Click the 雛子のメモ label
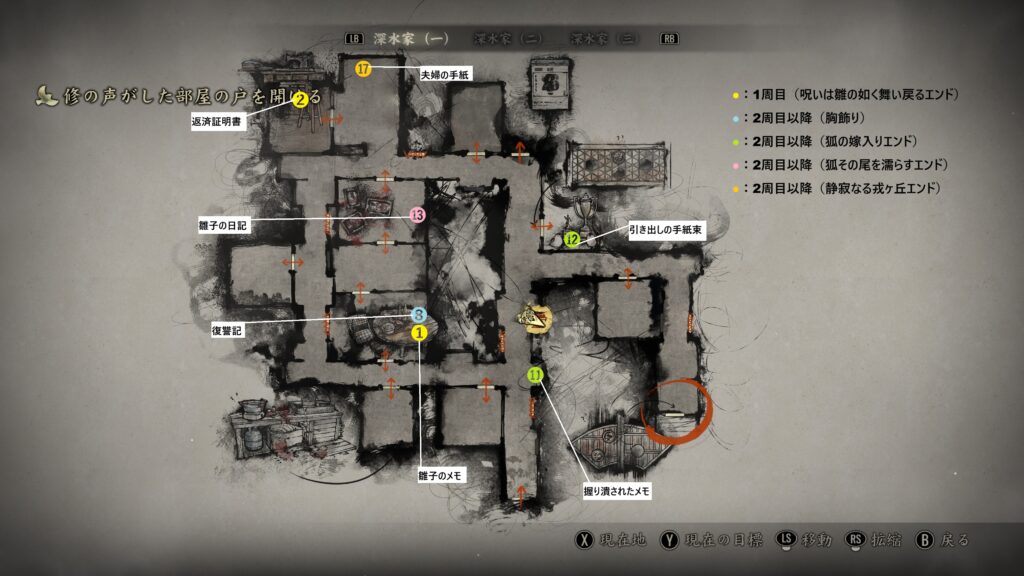The width and height of the screenshot is (1024, 576). (x=441, y=475)
